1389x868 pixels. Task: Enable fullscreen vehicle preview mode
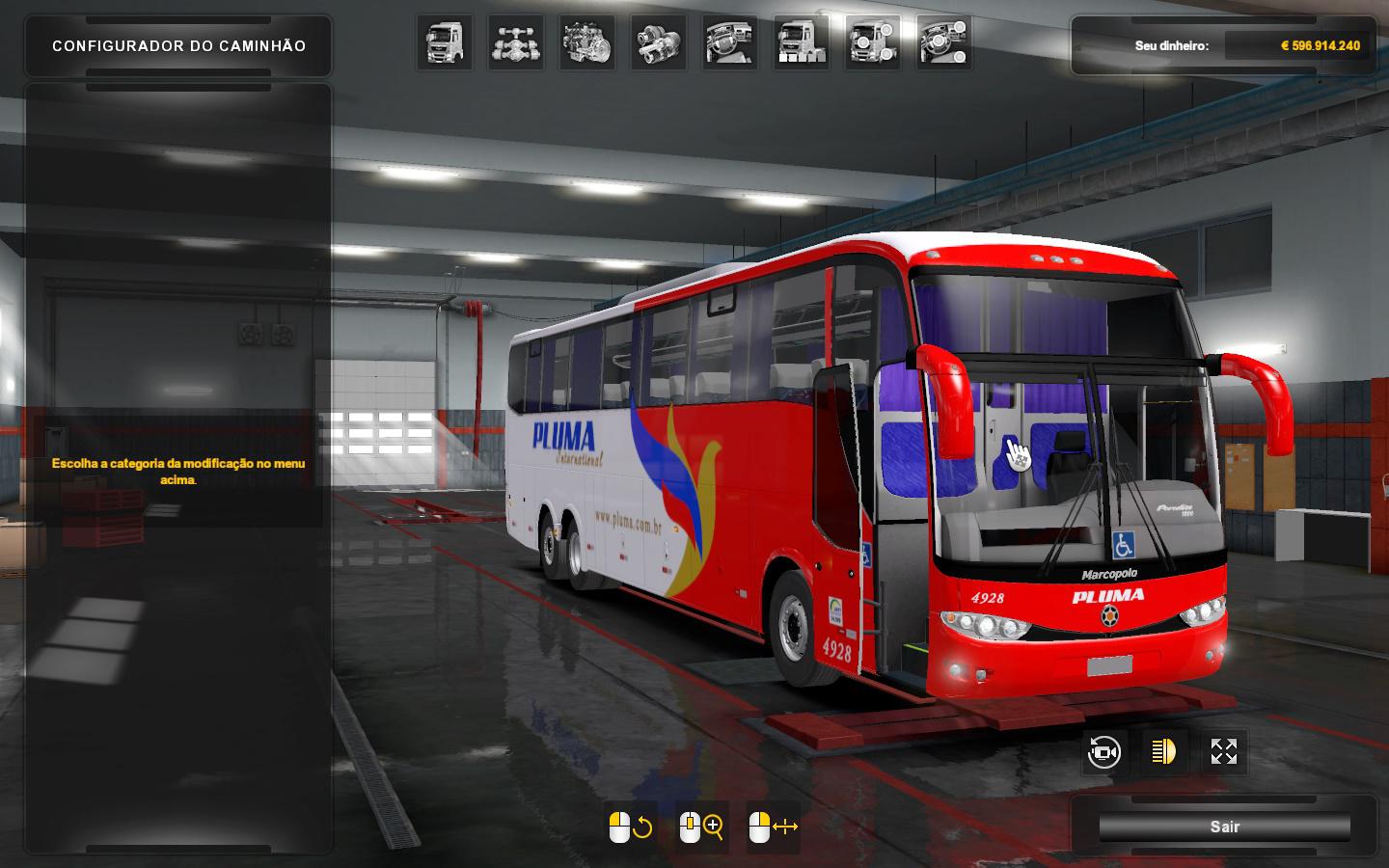[1223, 752]
